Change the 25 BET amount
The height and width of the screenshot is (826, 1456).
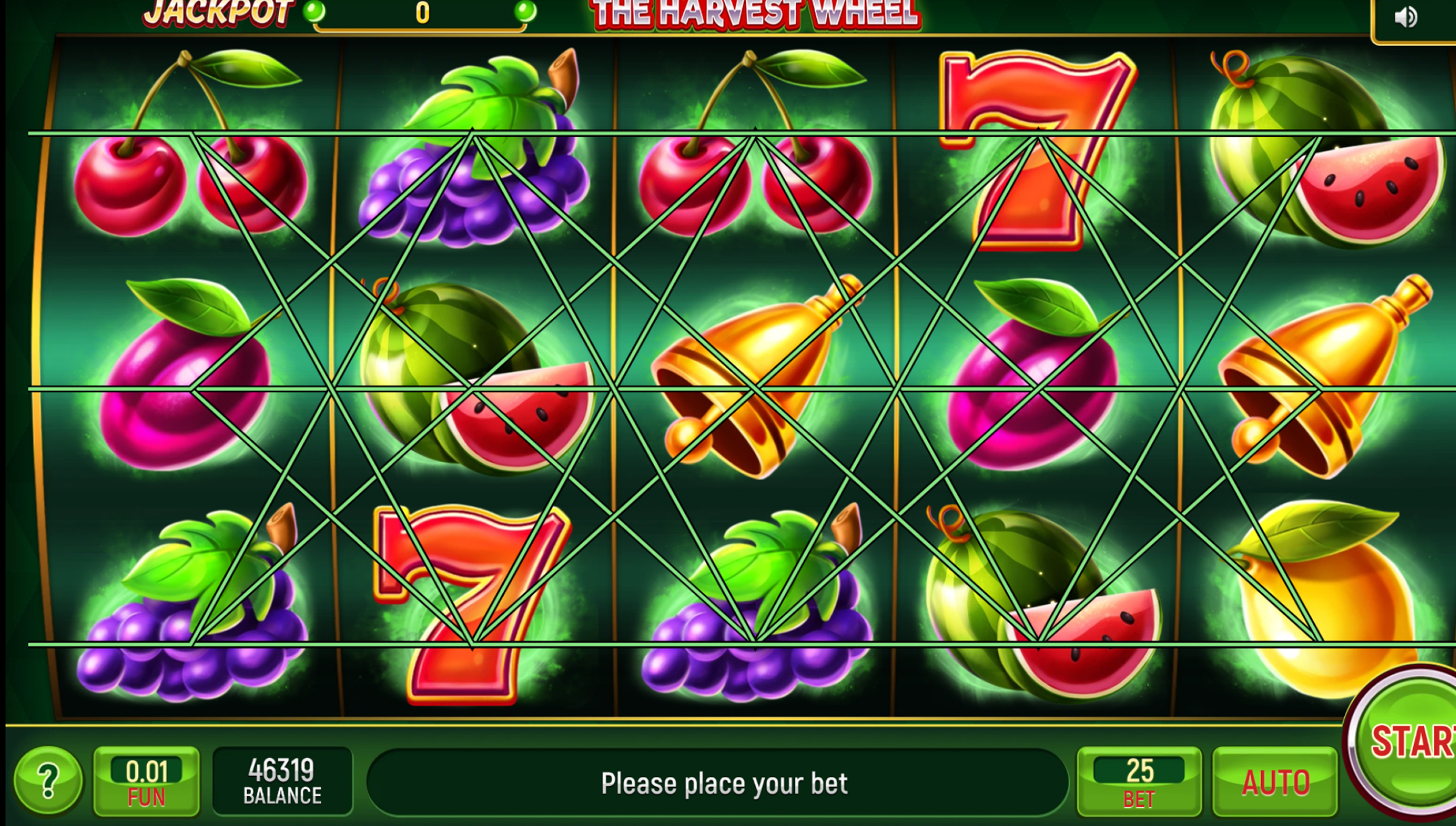[1139, 782]
